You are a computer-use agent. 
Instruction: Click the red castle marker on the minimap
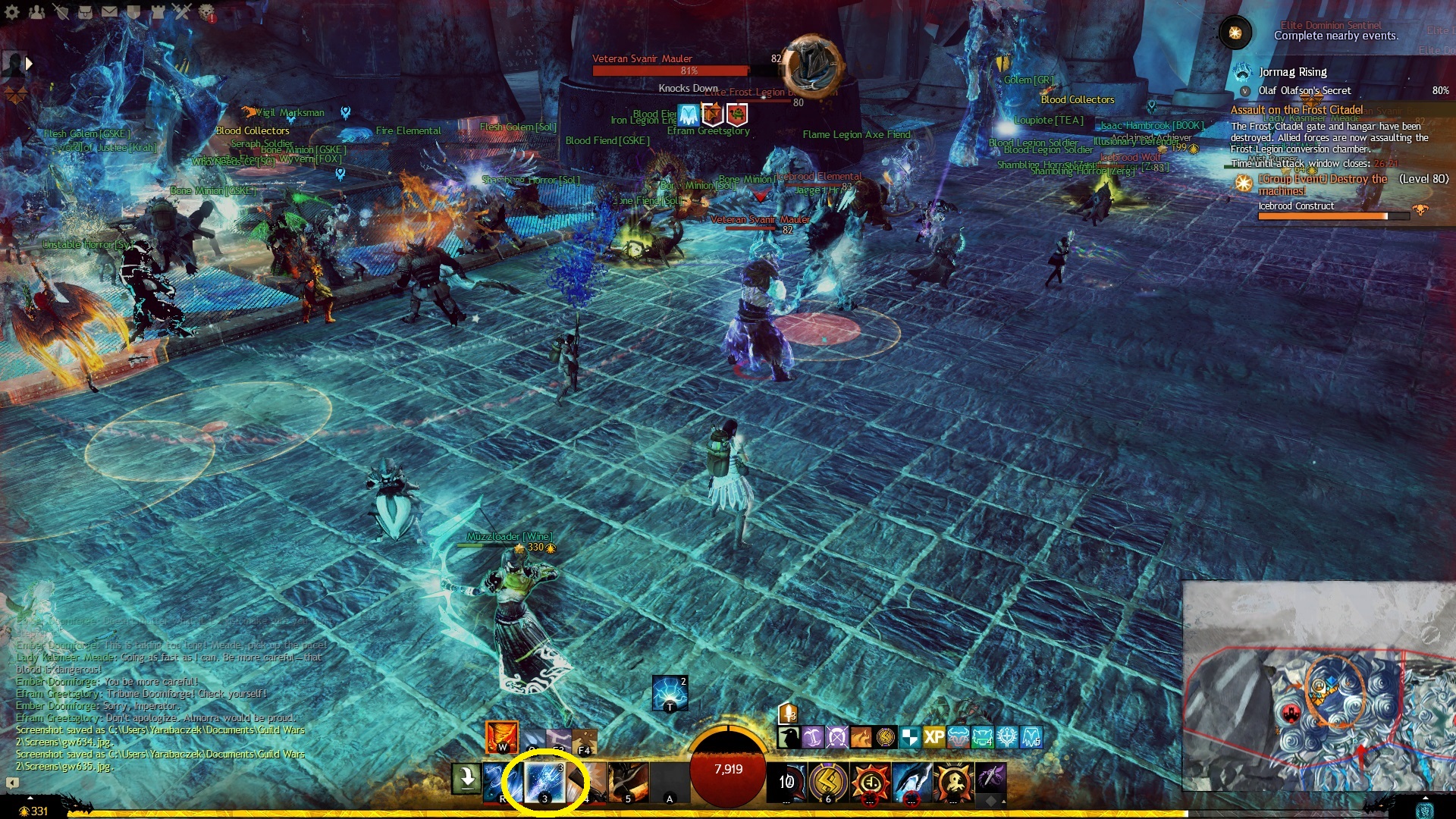(x=1291, y=713)
